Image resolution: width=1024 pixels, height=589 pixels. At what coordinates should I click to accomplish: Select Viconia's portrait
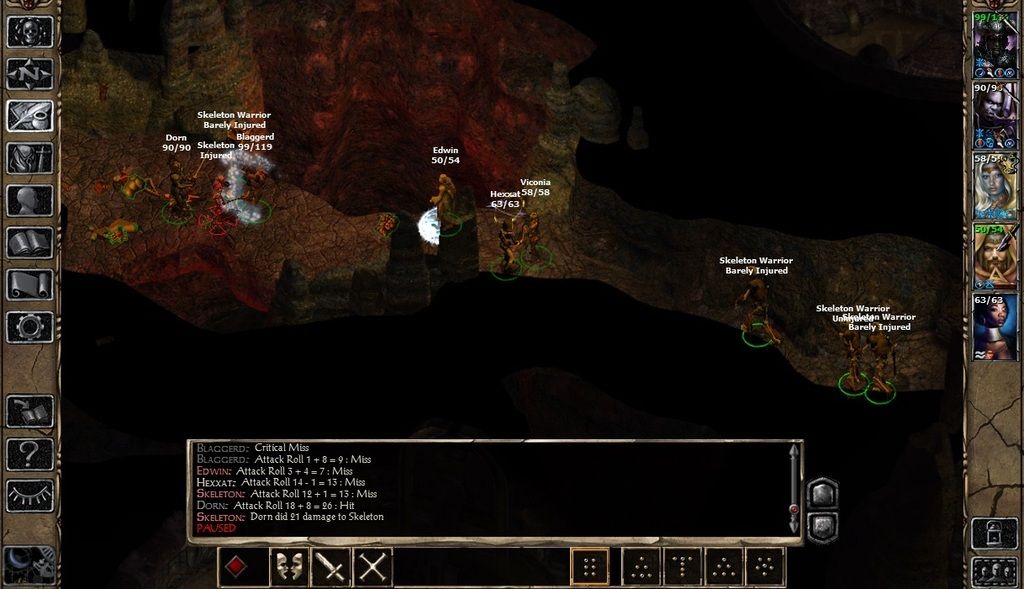[996, 187]
